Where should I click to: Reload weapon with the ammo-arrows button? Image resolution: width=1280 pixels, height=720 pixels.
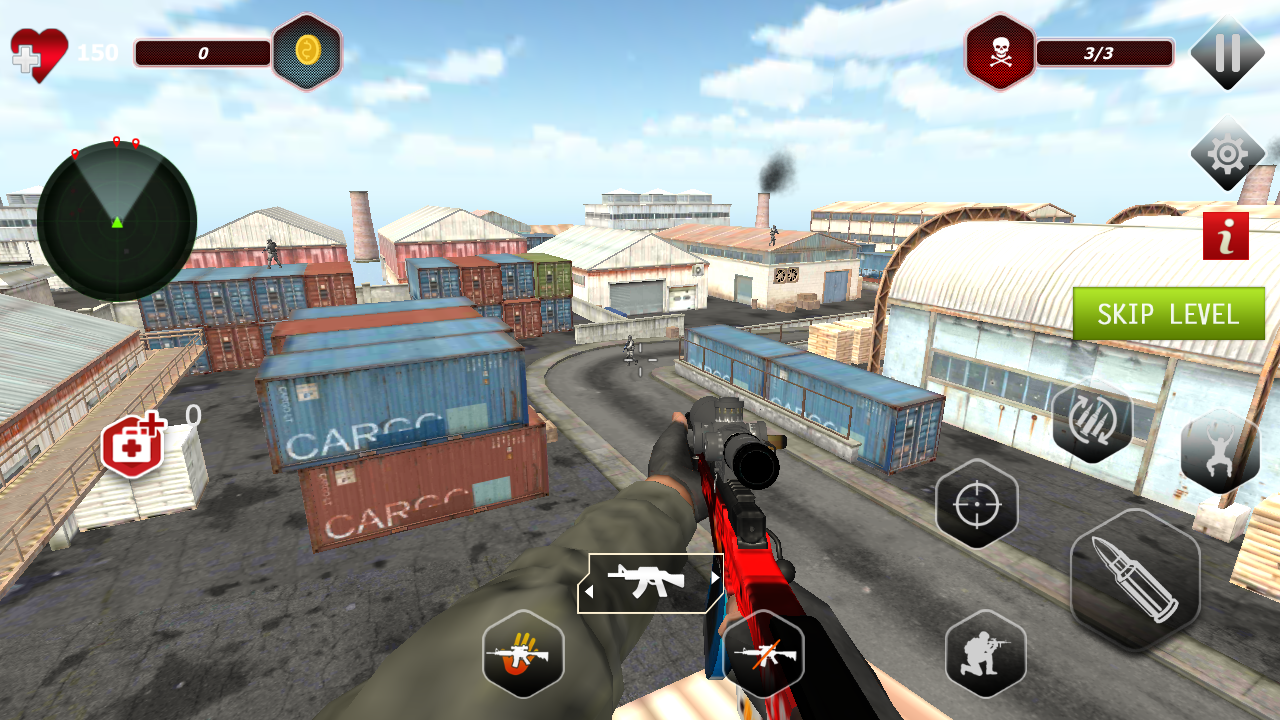(x=1092, y=421)
